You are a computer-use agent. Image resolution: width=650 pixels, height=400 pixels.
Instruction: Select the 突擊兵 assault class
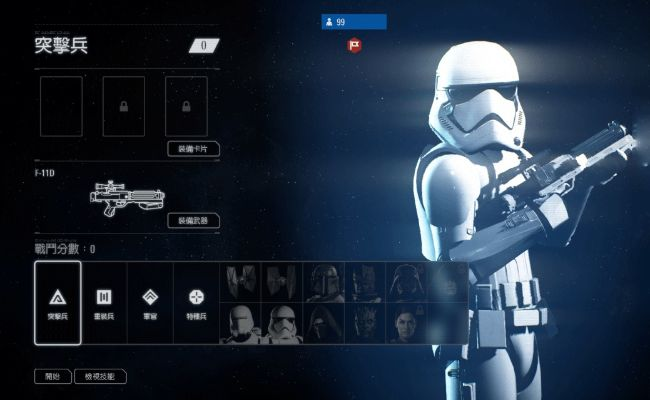(x=57, y=302)
